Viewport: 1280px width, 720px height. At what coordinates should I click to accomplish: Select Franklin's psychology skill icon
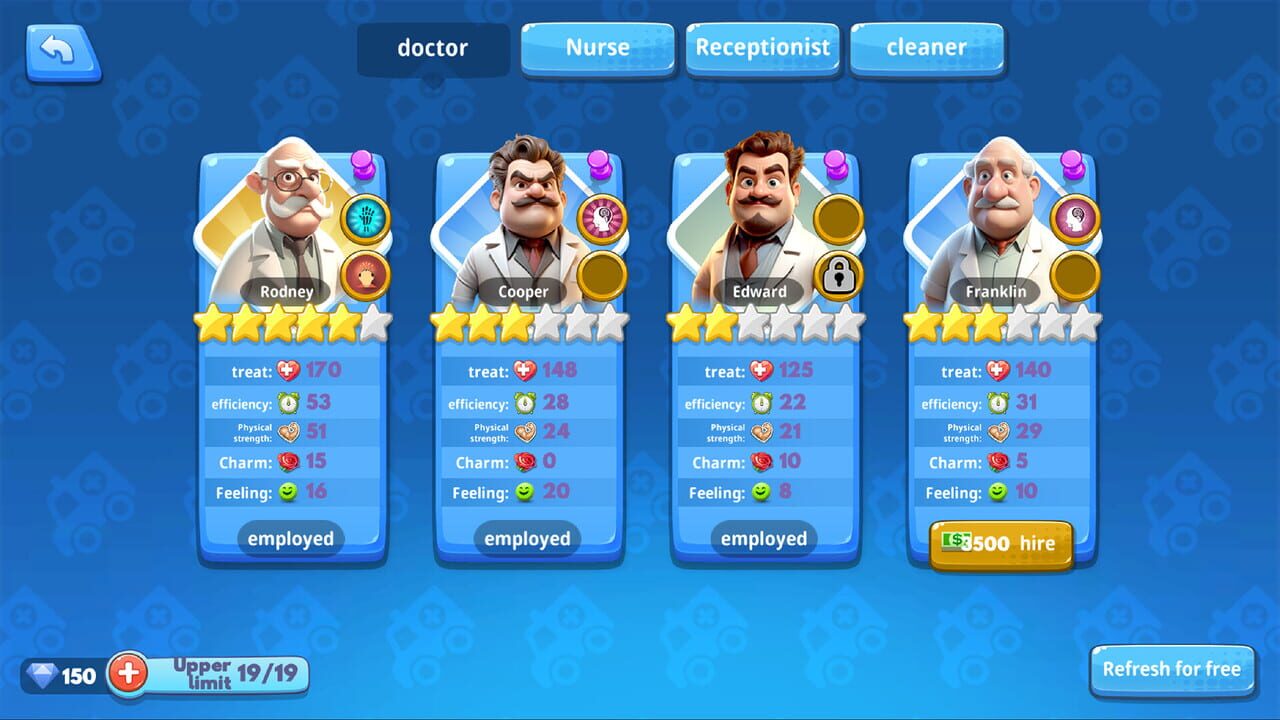[1075, 220]
